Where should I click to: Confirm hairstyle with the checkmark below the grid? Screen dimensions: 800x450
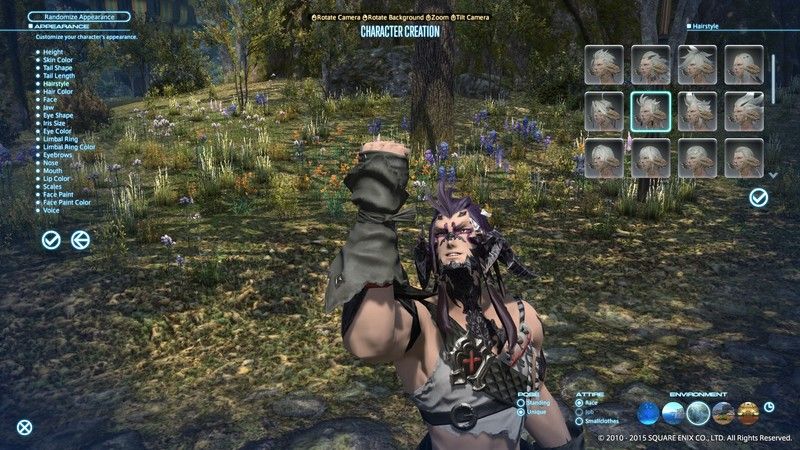click(x=759, y=198)
